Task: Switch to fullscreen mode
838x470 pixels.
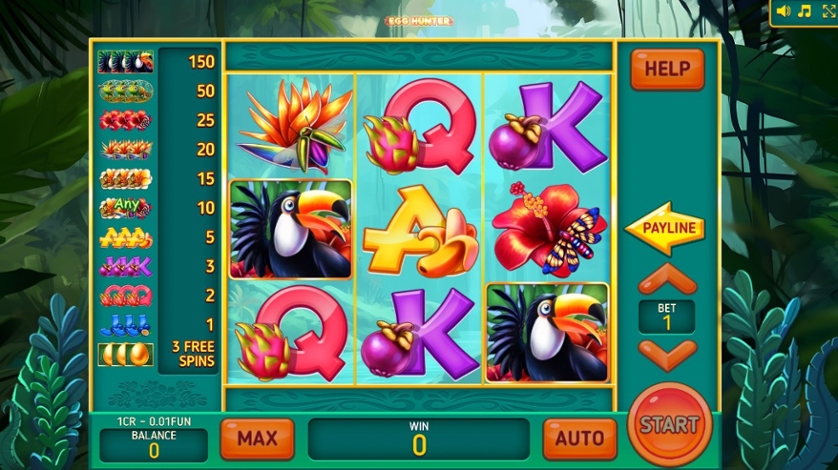Action: (824, 11)
